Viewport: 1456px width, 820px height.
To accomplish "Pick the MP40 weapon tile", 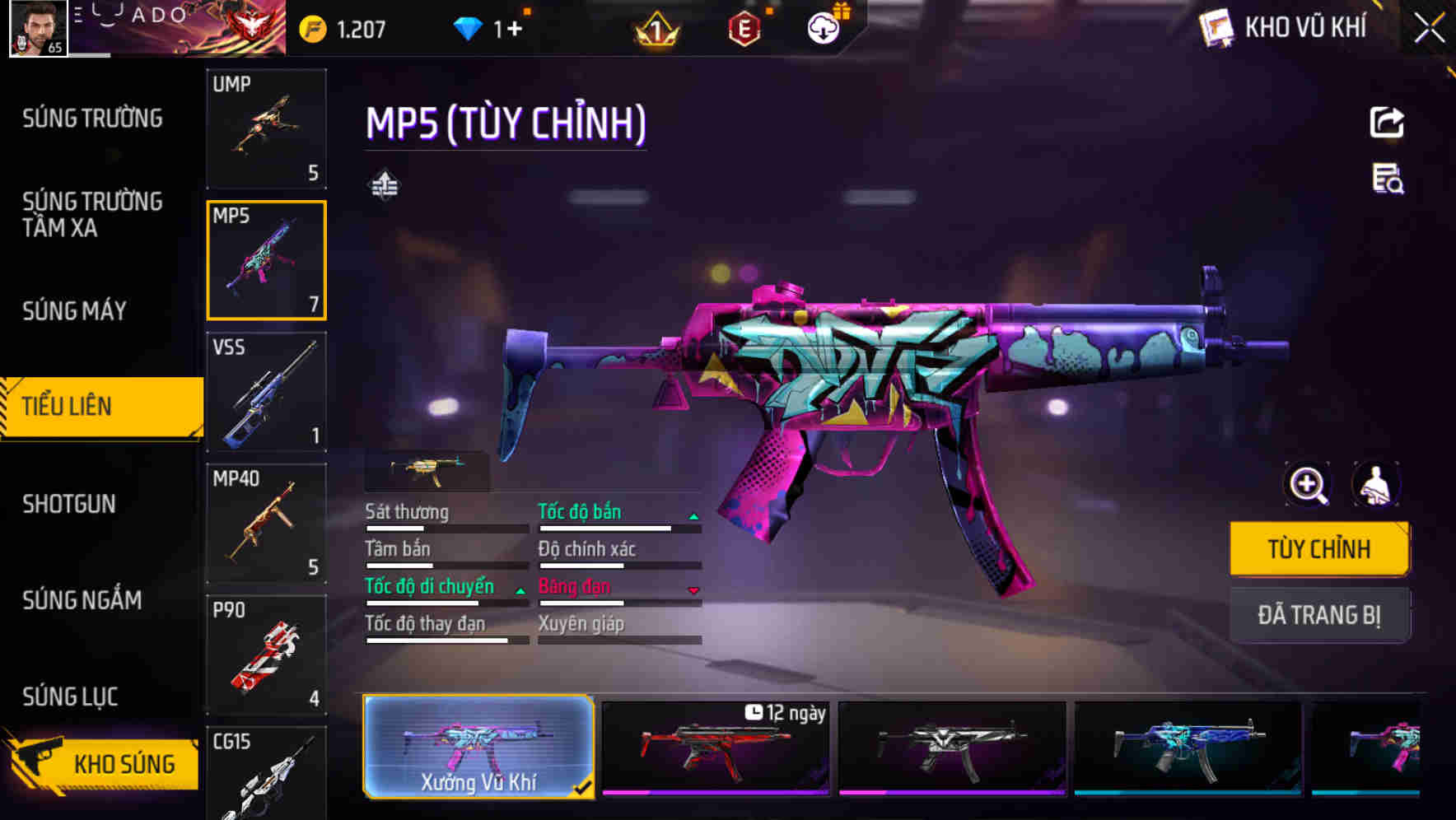I will coord(266,524).
